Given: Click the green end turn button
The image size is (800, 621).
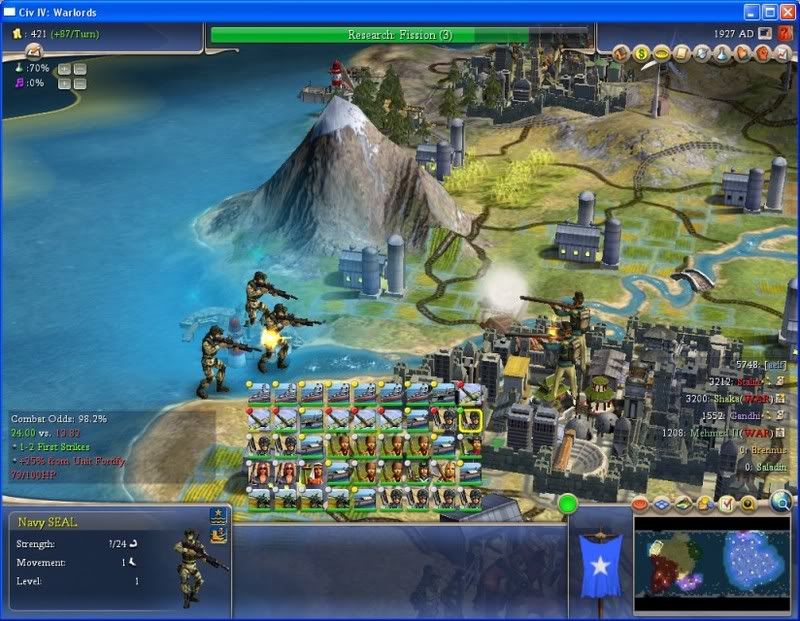Looking at the screenshot, I should click(x=569, y=503).
